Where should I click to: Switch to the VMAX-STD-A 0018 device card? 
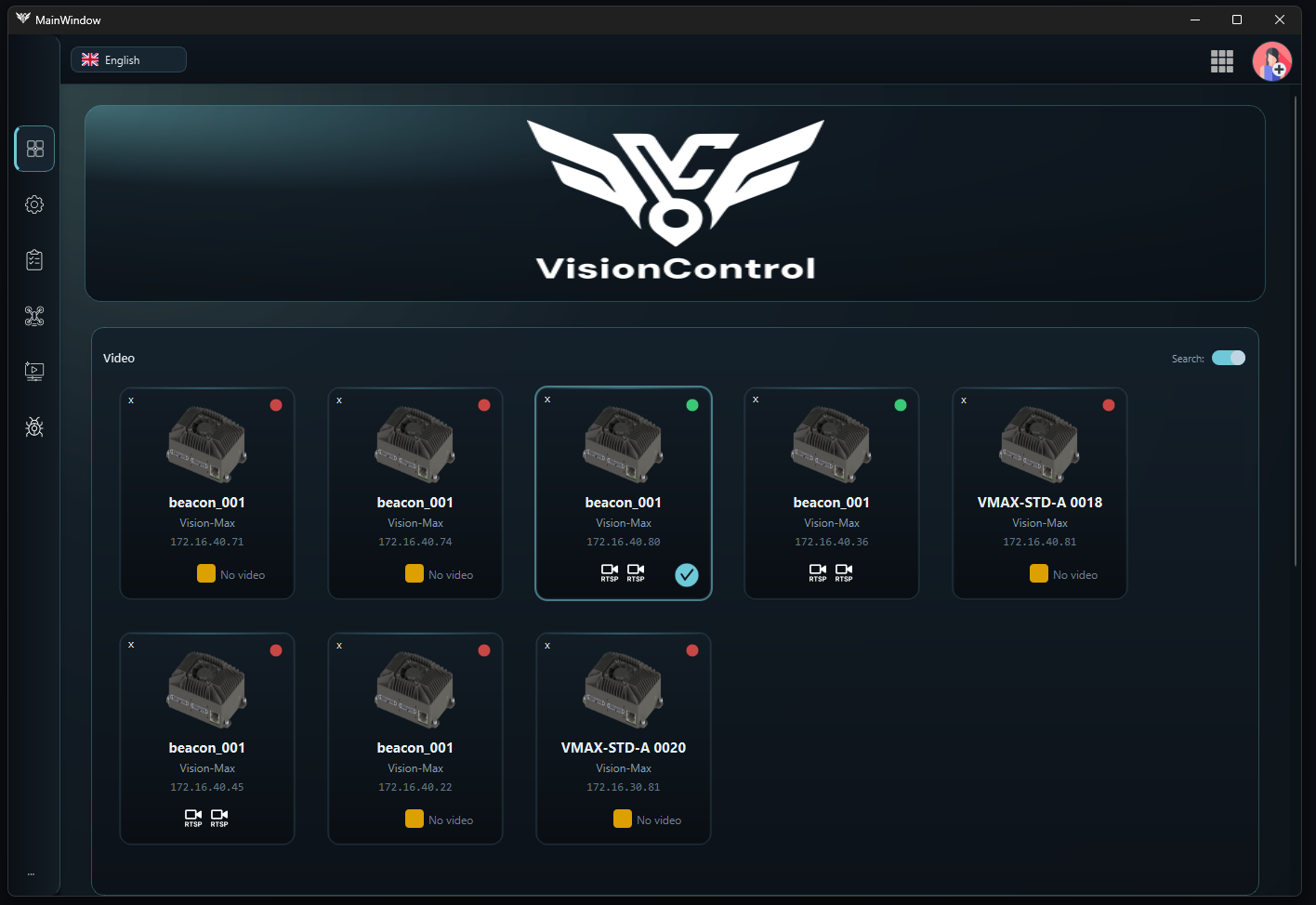[1039, 492]
